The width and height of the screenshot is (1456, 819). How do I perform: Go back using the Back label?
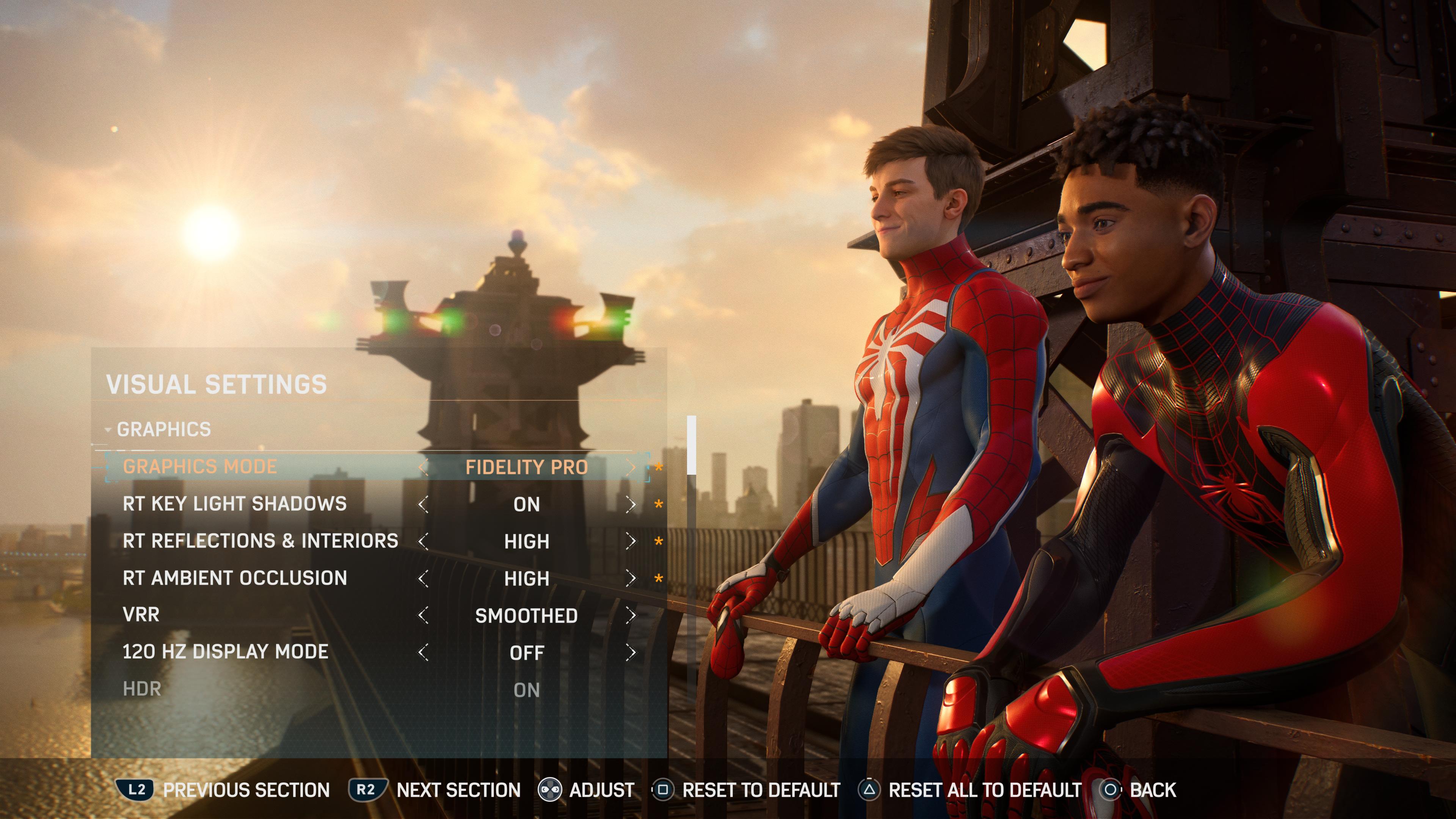tap(1153, 789)
